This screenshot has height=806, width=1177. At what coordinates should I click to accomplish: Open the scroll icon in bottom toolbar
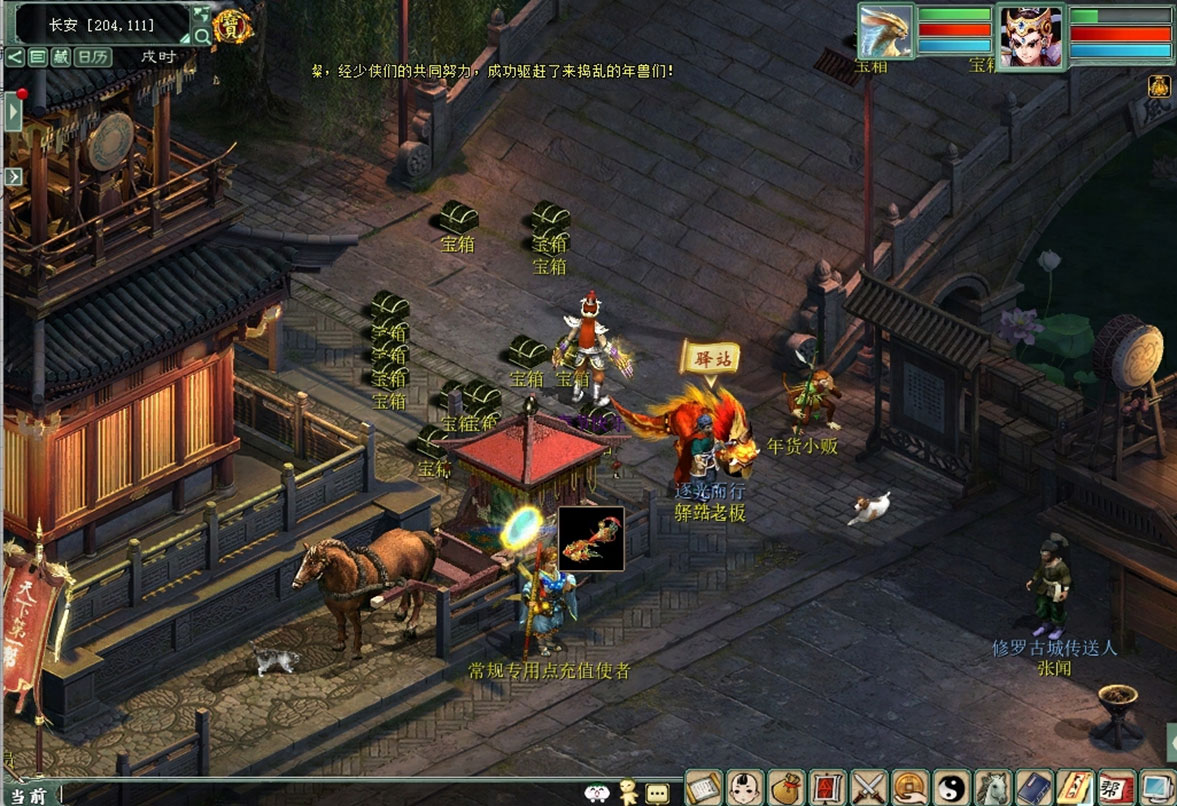(x=704, y=788)
